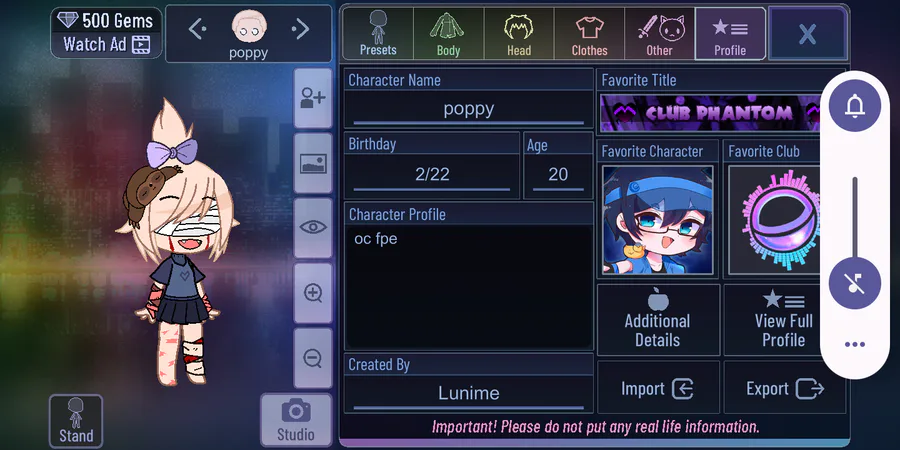Edit the Age field
The height and width of the screenshot is (450, 900).
click(558, 174)
